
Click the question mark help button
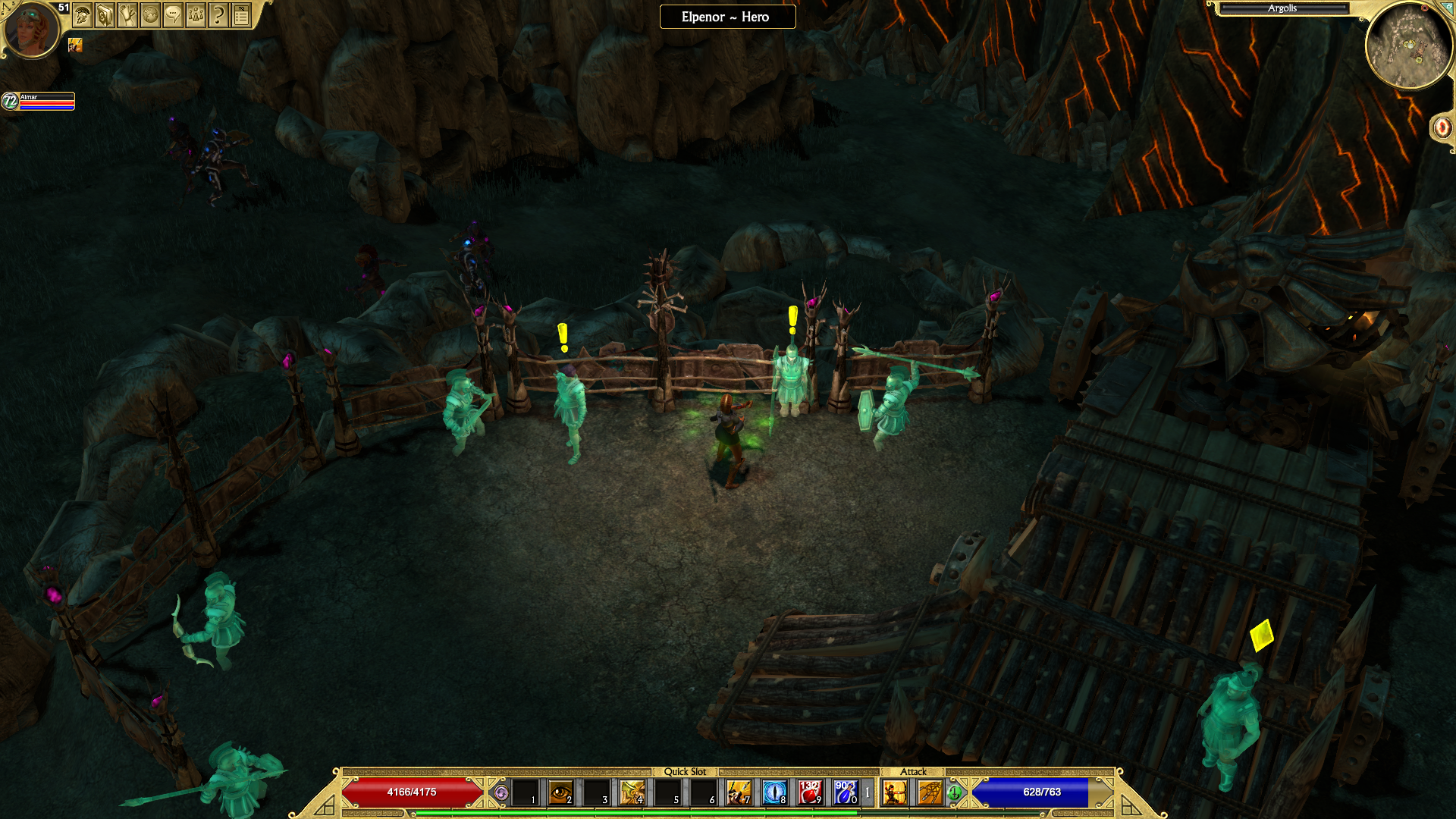click(218, 14)
